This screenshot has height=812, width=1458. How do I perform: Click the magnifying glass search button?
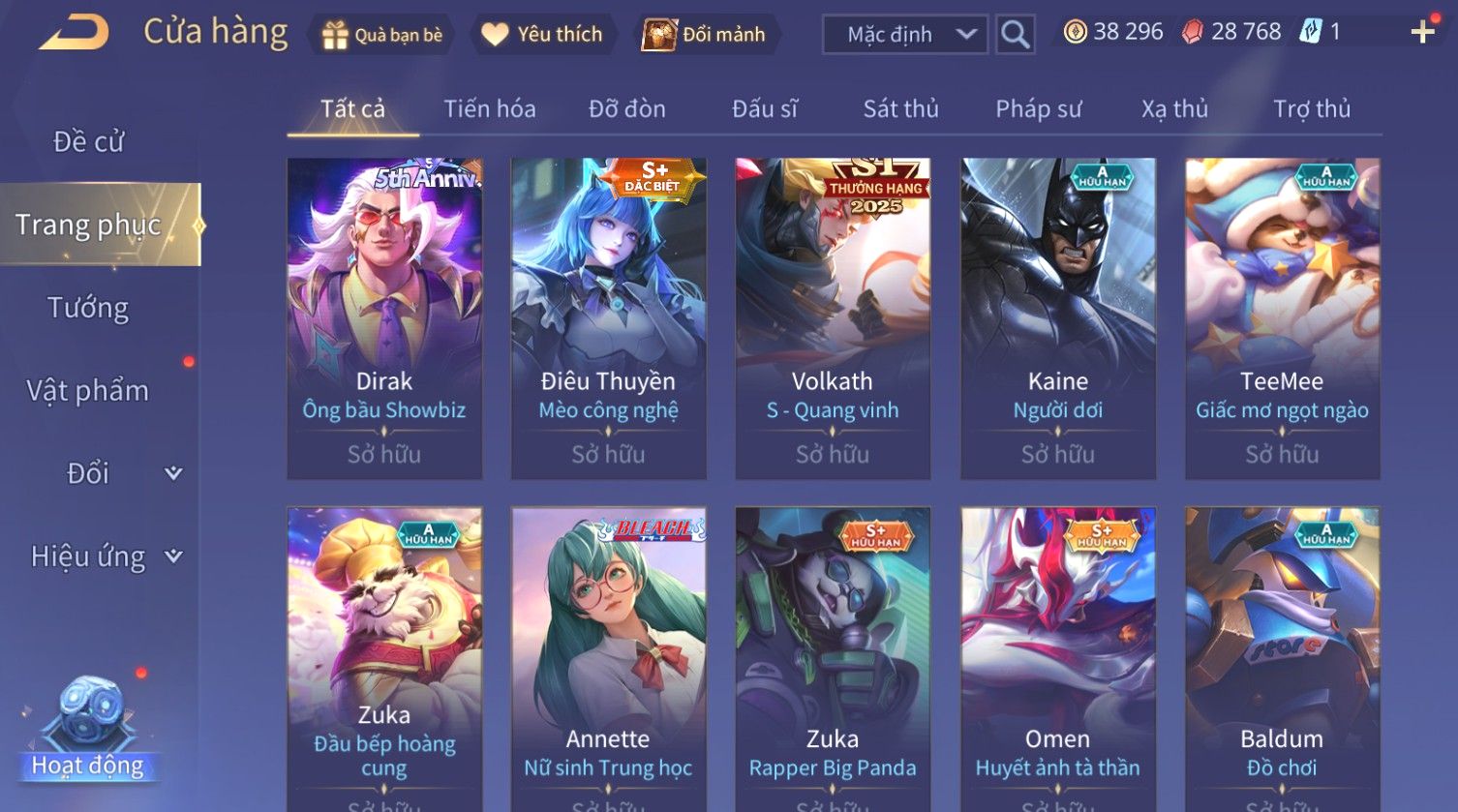coord(1015,35)
